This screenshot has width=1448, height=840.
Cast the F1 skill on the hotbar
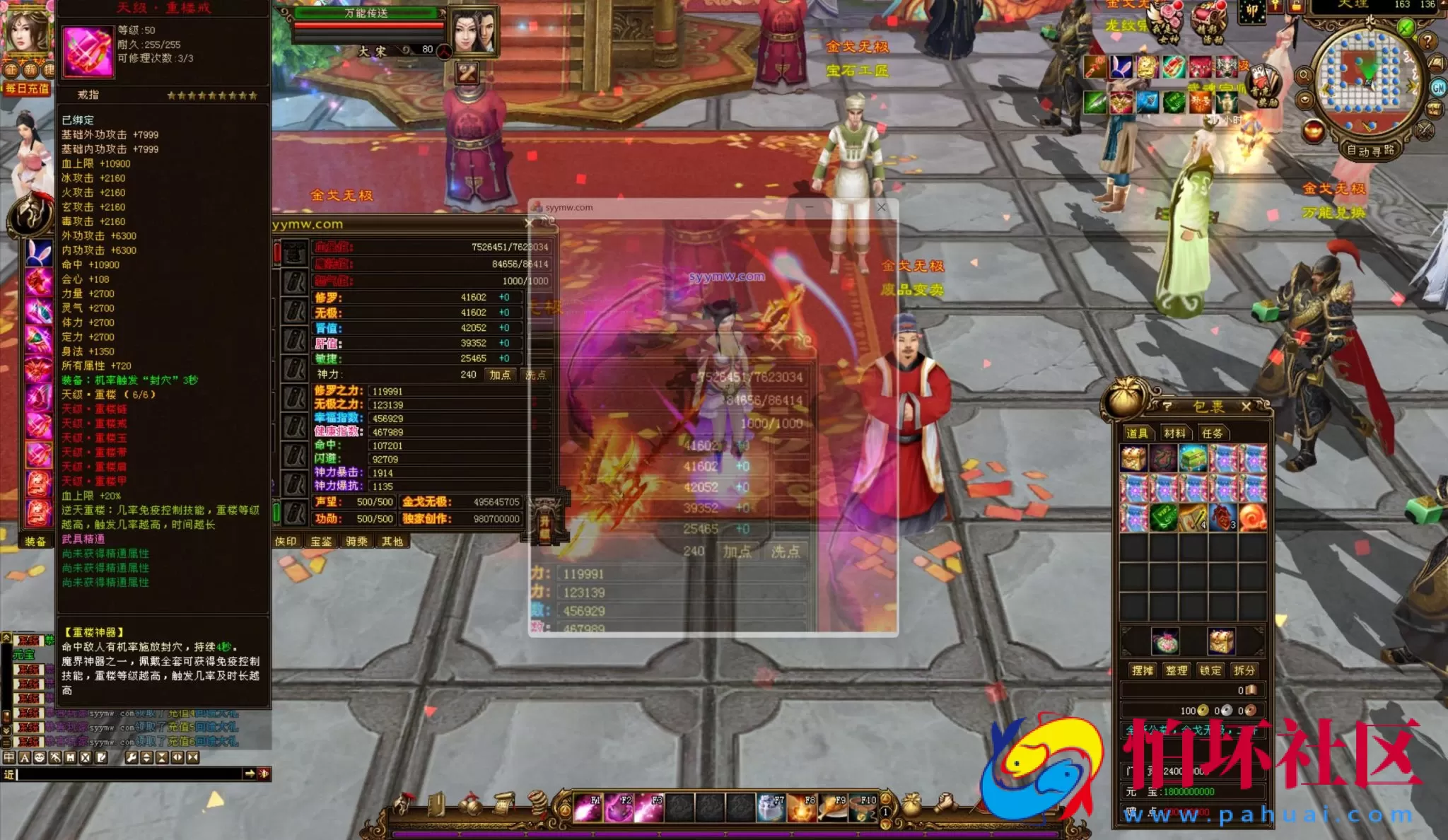point(588,808)
